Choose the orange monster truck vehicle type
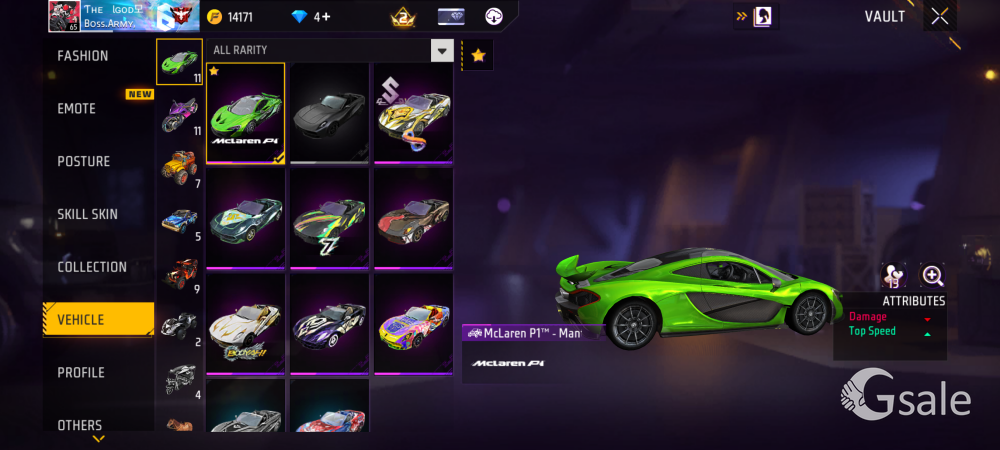1000x450 pixels. [x=179, y=166]
